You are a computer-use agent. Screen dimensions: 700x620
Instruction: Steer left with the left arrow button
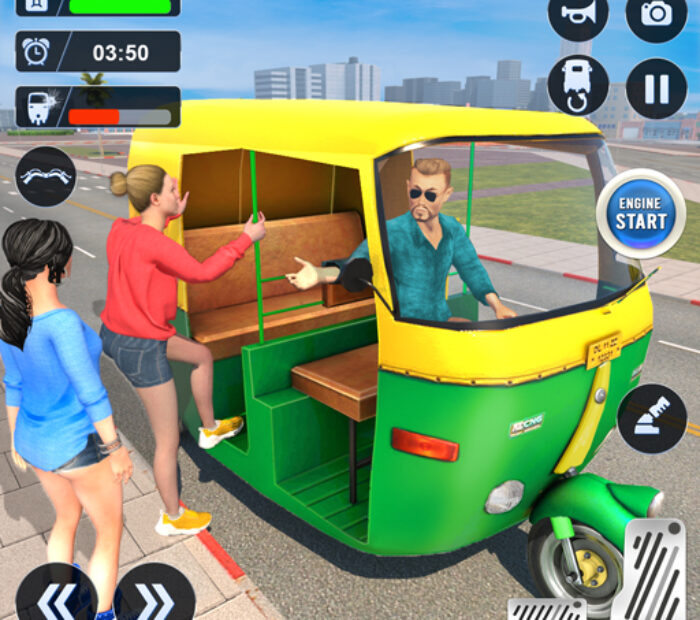[x=56, y=598]
